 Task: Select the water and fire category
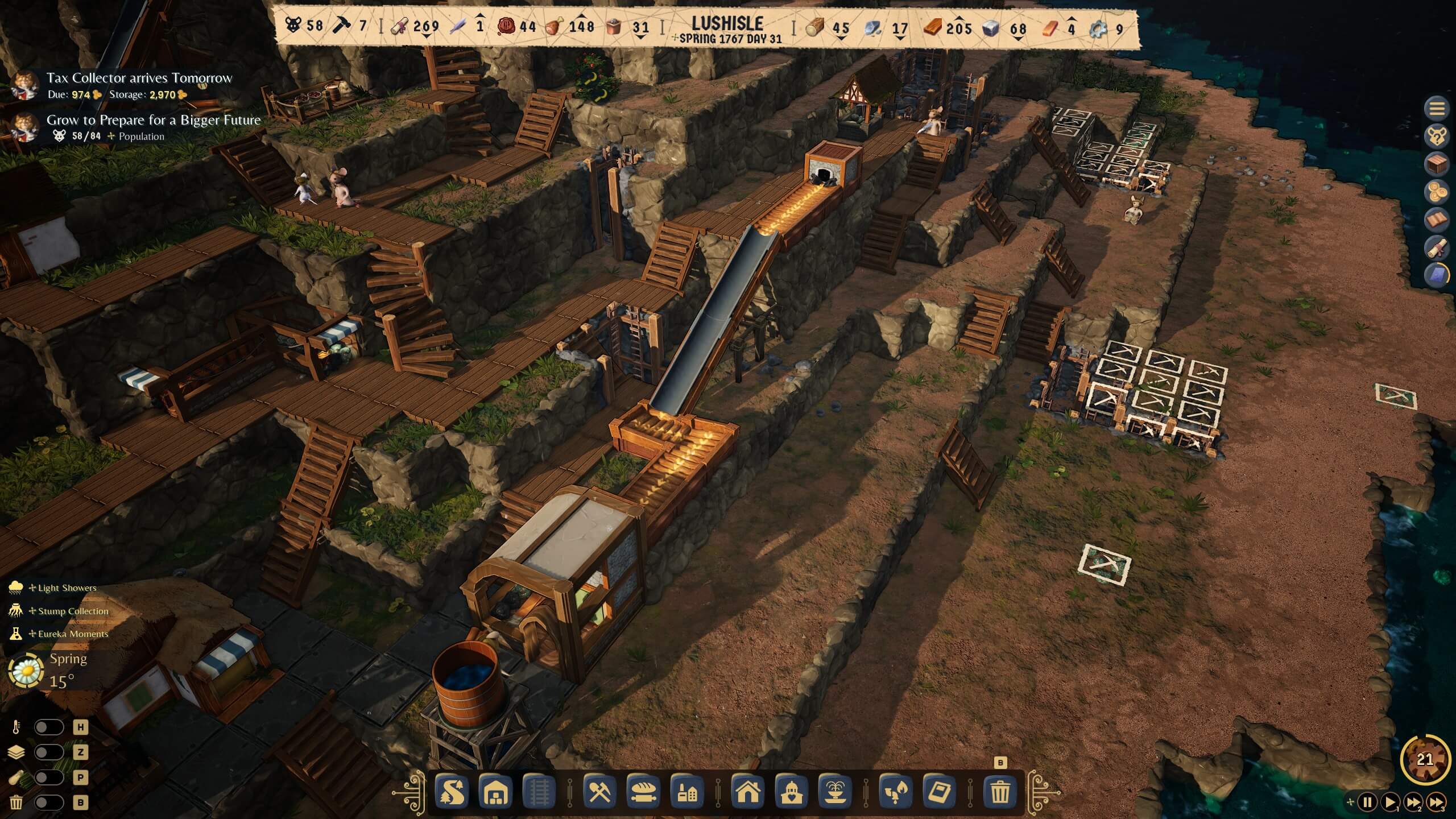[896, 792]
